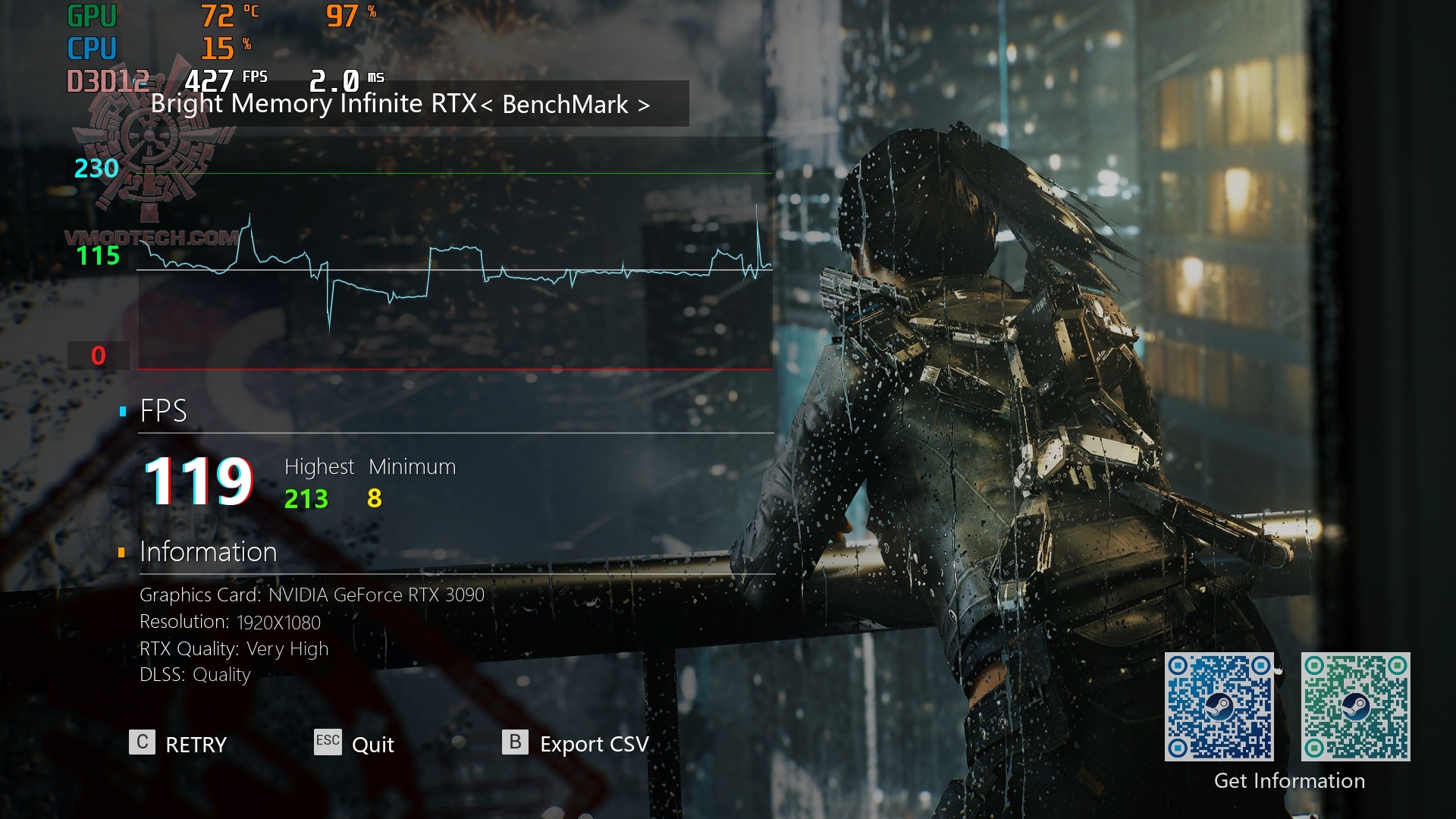Click the Get Information label

tap(1291, 780)
